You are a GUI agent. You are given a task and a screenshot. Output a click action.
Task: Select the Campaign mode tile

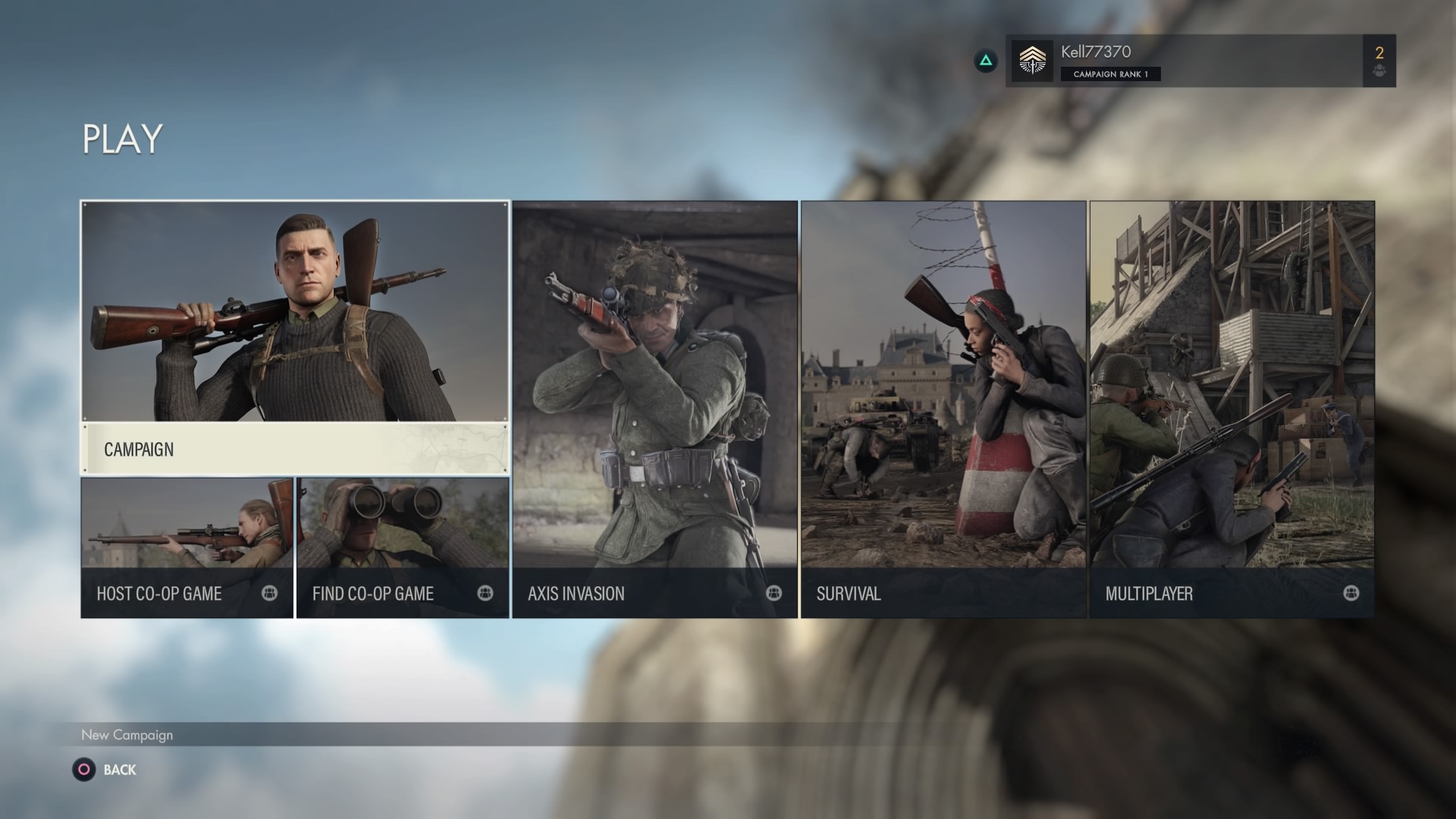point(295,337)
